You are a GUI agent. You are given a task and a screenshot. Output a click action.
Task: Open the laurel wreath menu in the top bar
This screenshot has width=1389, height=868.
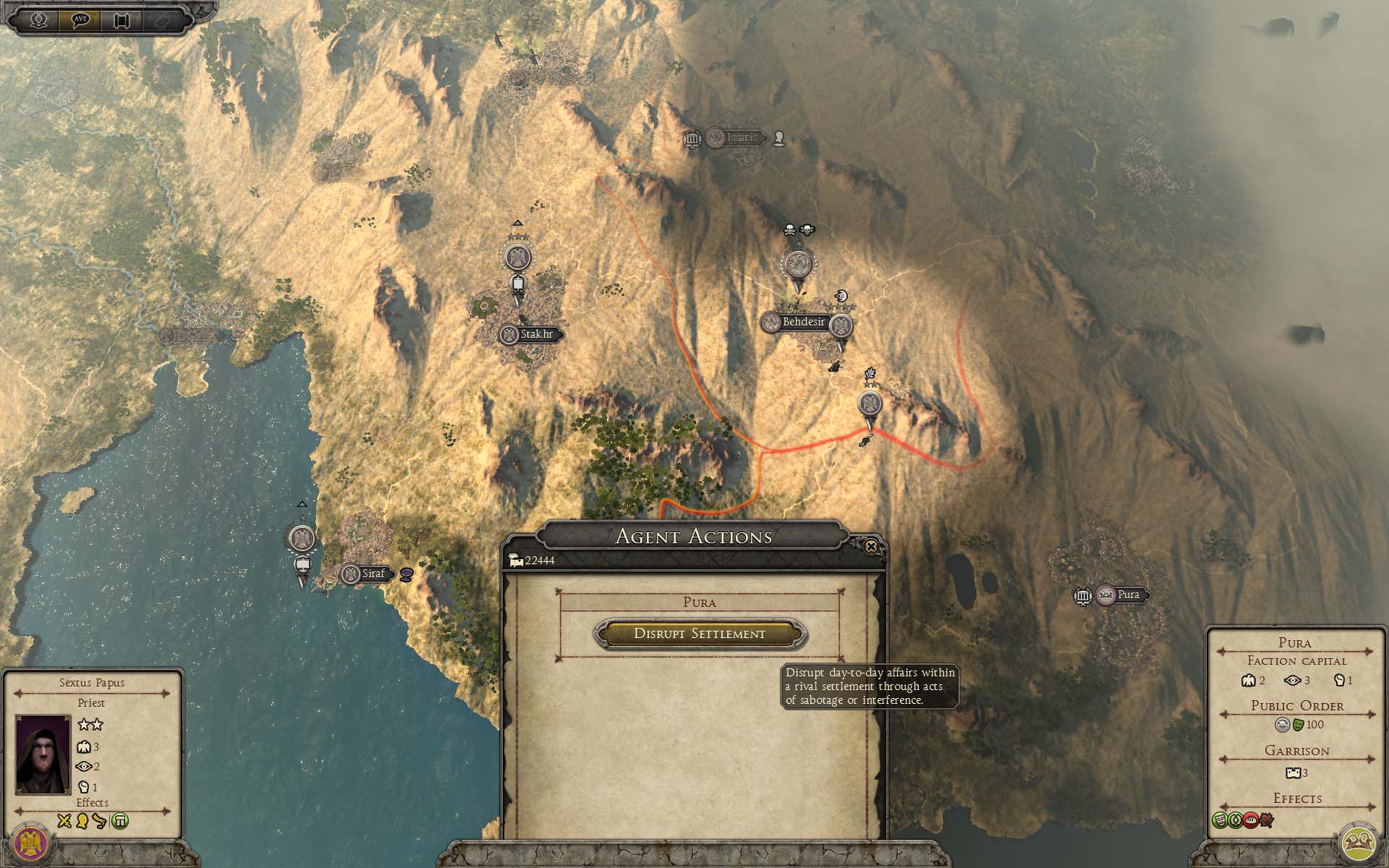38,20
